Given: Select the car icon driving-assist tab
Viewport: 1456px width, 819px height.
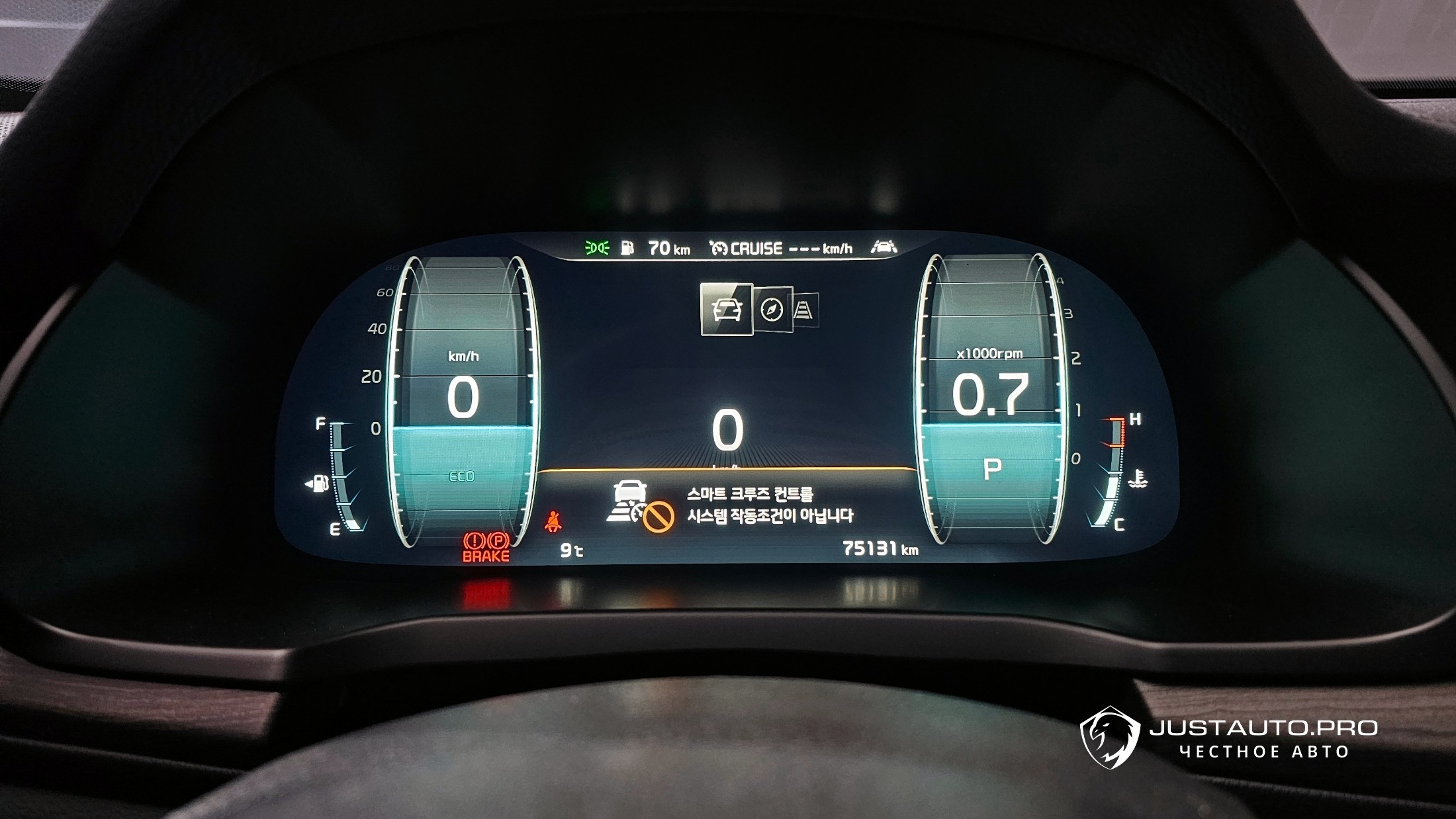Looking at the screenshot, I should [x=726, y=309].
